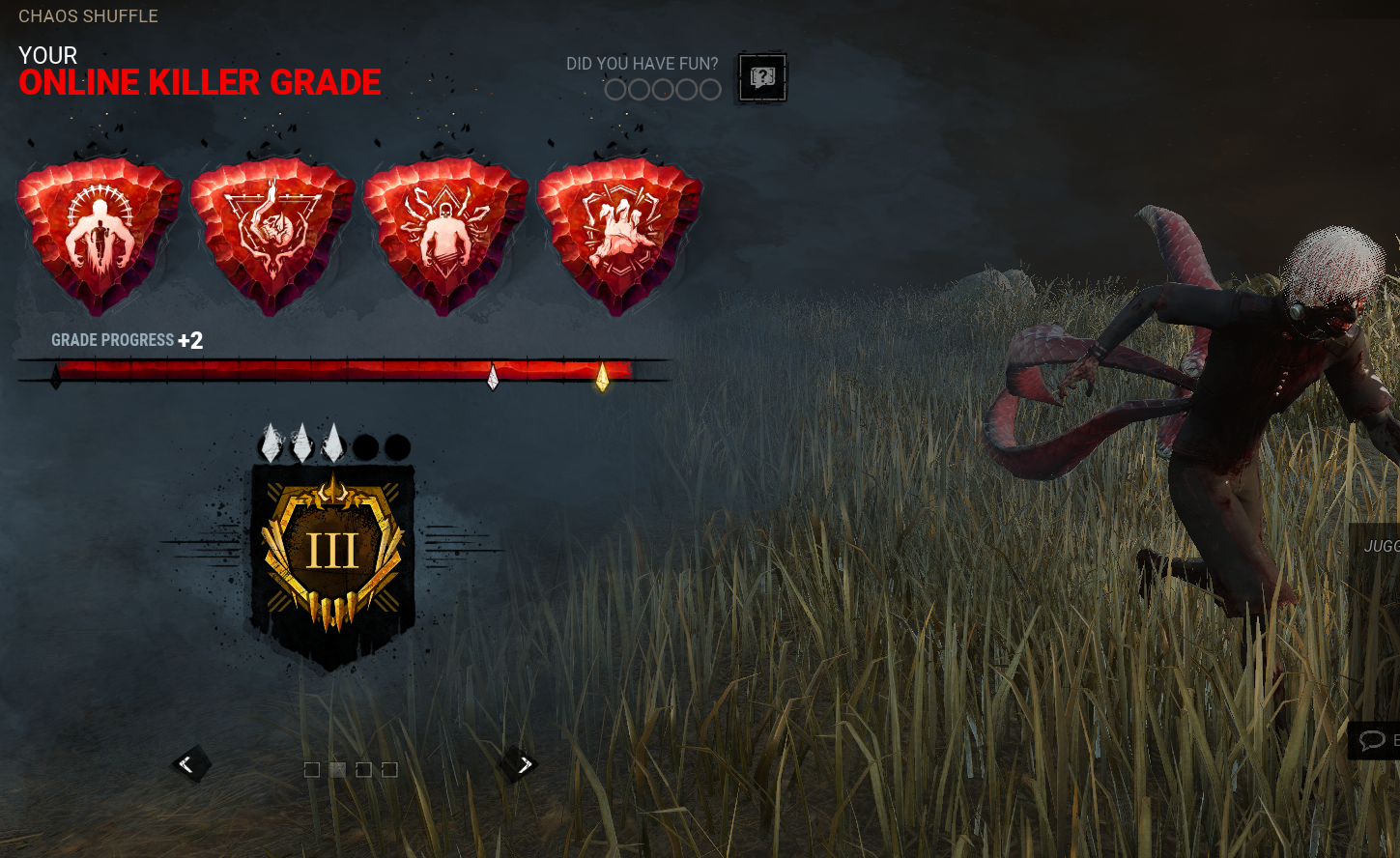Select the first fun rating circle
This screenshot has height=858, width=1400.
click(615, 89)
